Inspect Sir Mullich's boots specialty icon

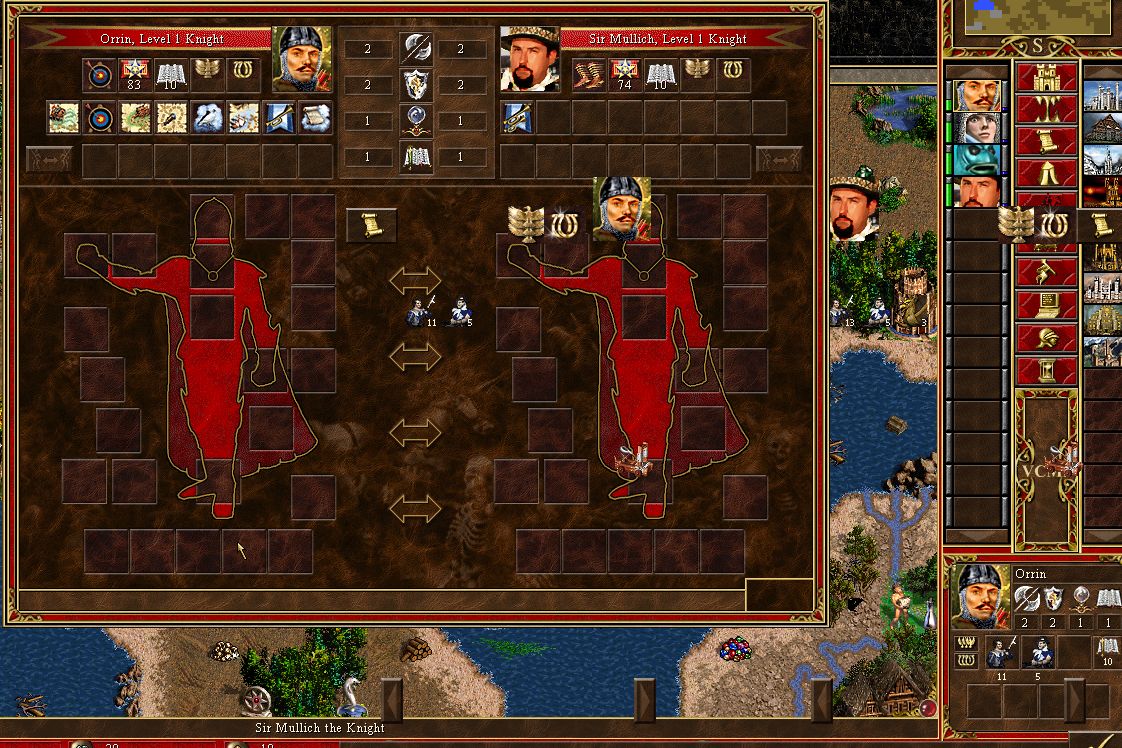[x=589, y=75]
